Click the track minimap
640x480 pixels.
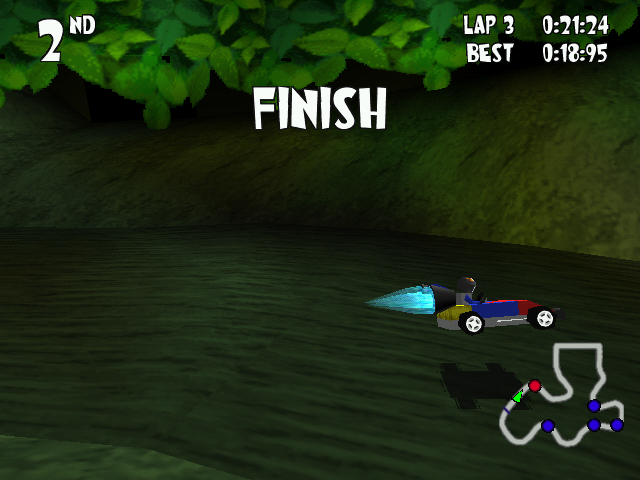pyautogui.click(x=562, y=396)
